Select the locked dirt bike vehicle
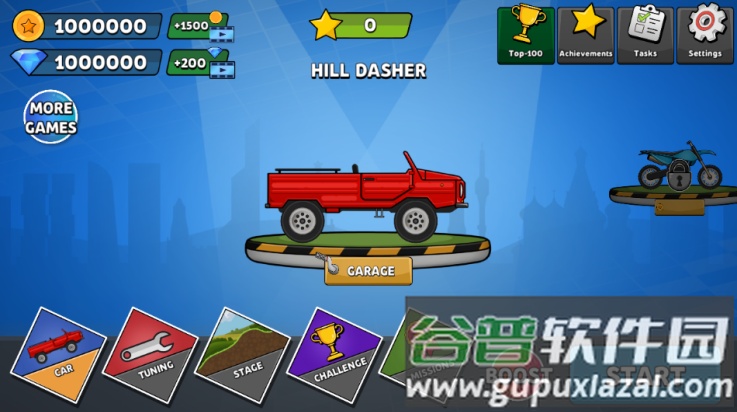 click(680, 170)
